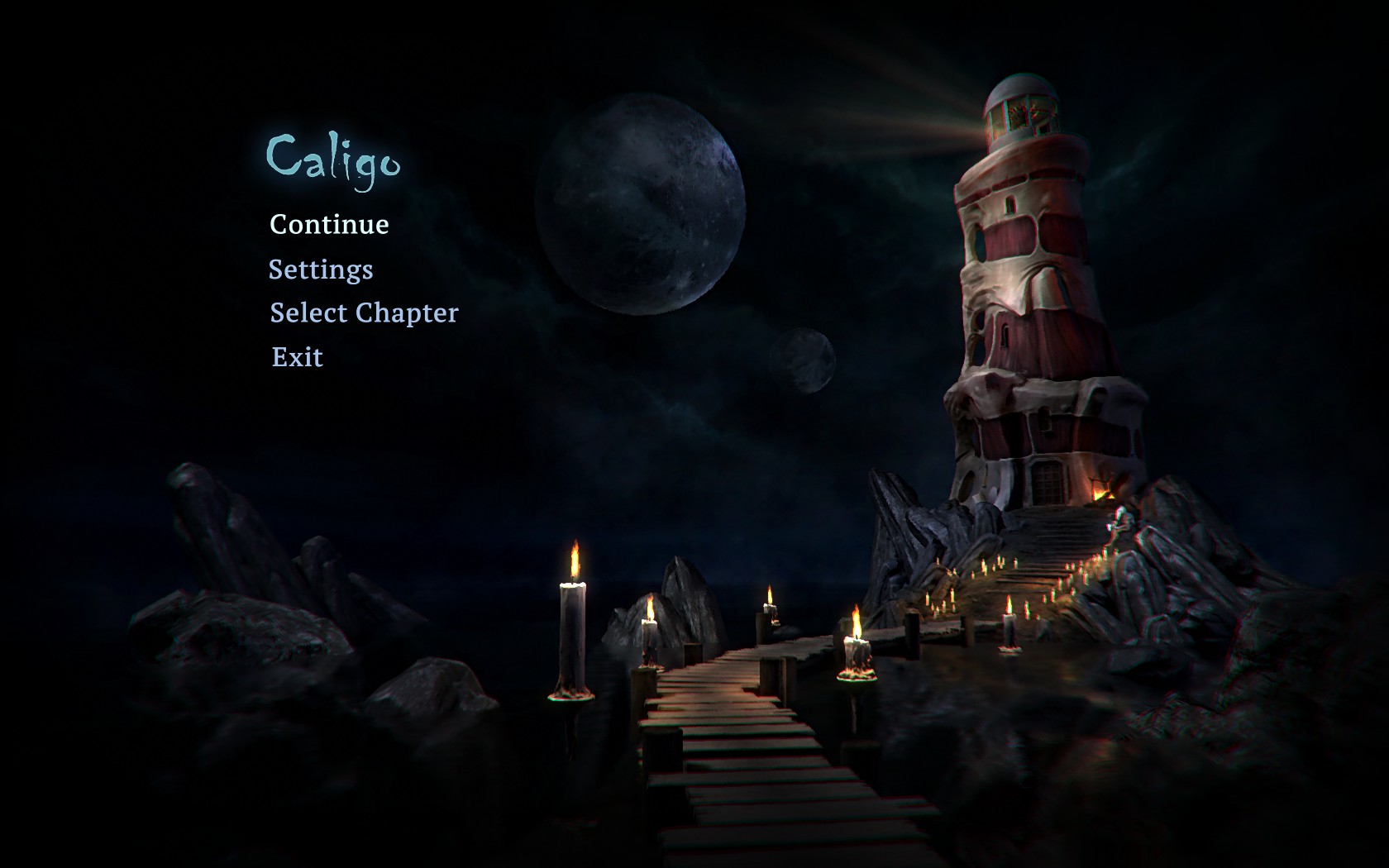Screen dimensions: 1389x868
Task: Choose Select Chapter option
Action: click(364, 313)
